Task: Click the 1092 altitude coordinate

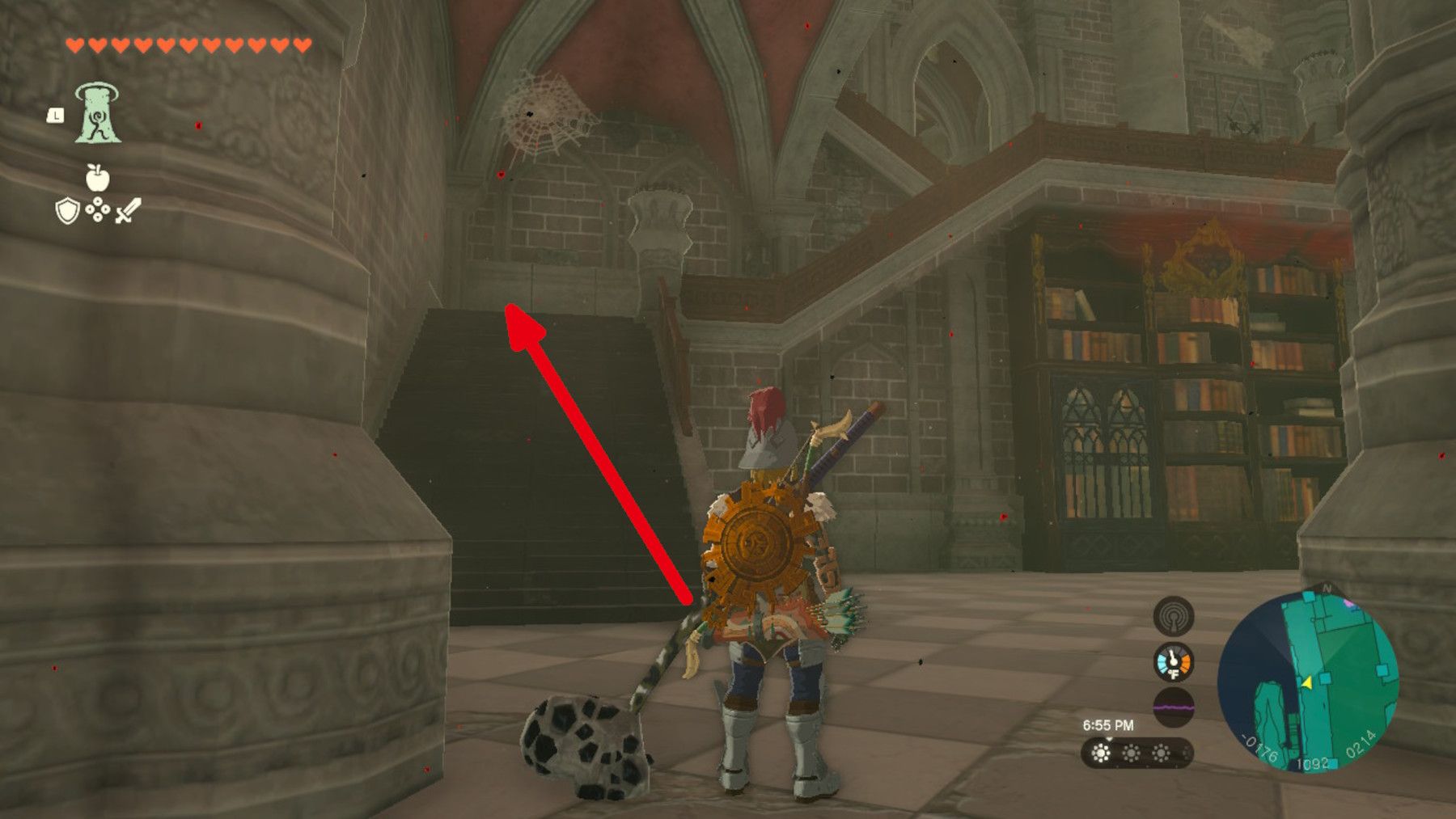Action: point(1314,763)
